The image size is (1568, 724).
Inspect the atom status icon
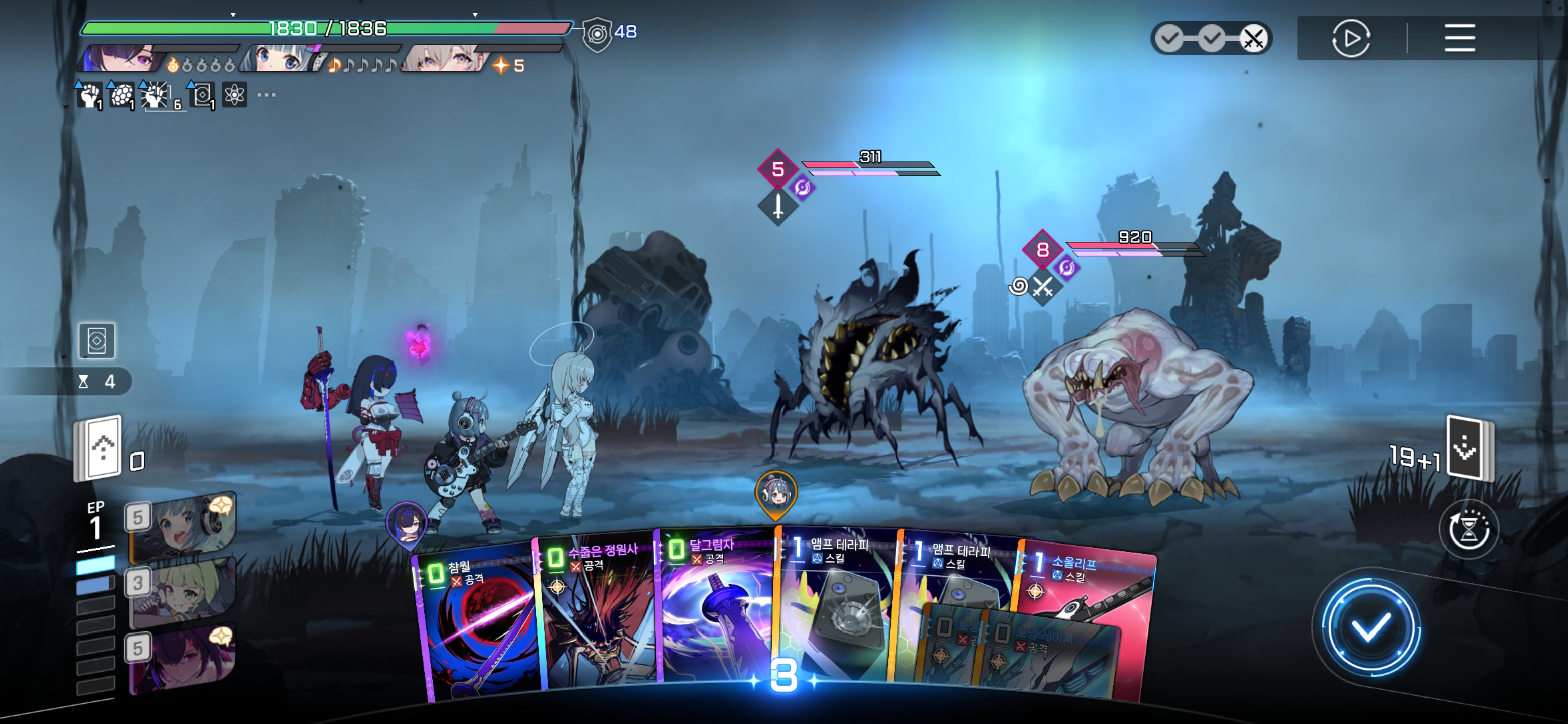(x=234, y=95)
